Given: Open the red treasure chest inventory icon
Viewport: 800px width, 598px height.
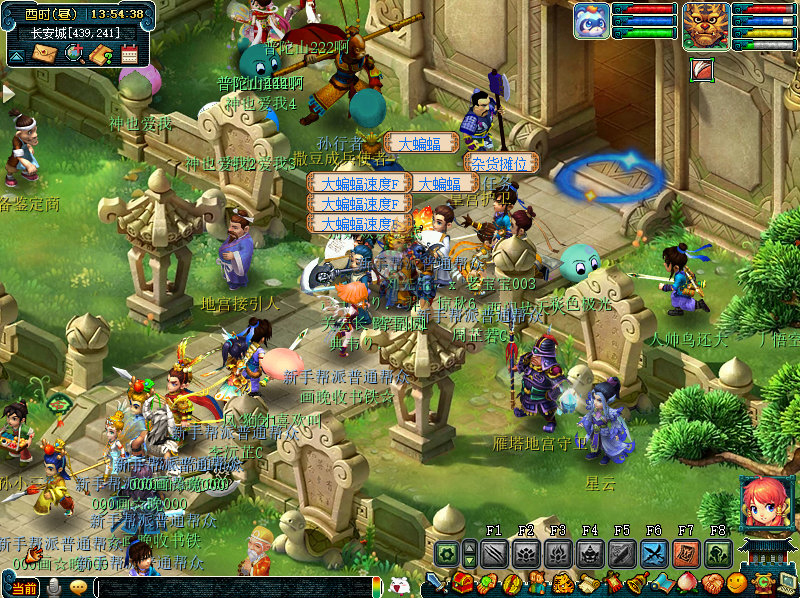Looking at the screenshot, I should [463, 583].
